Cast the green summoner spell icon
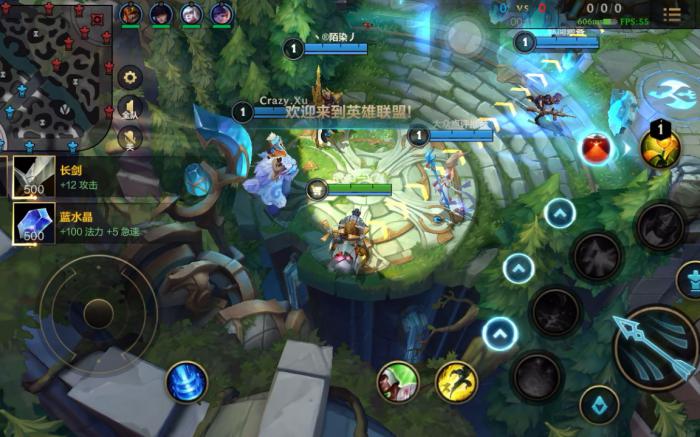 [397, 381]
